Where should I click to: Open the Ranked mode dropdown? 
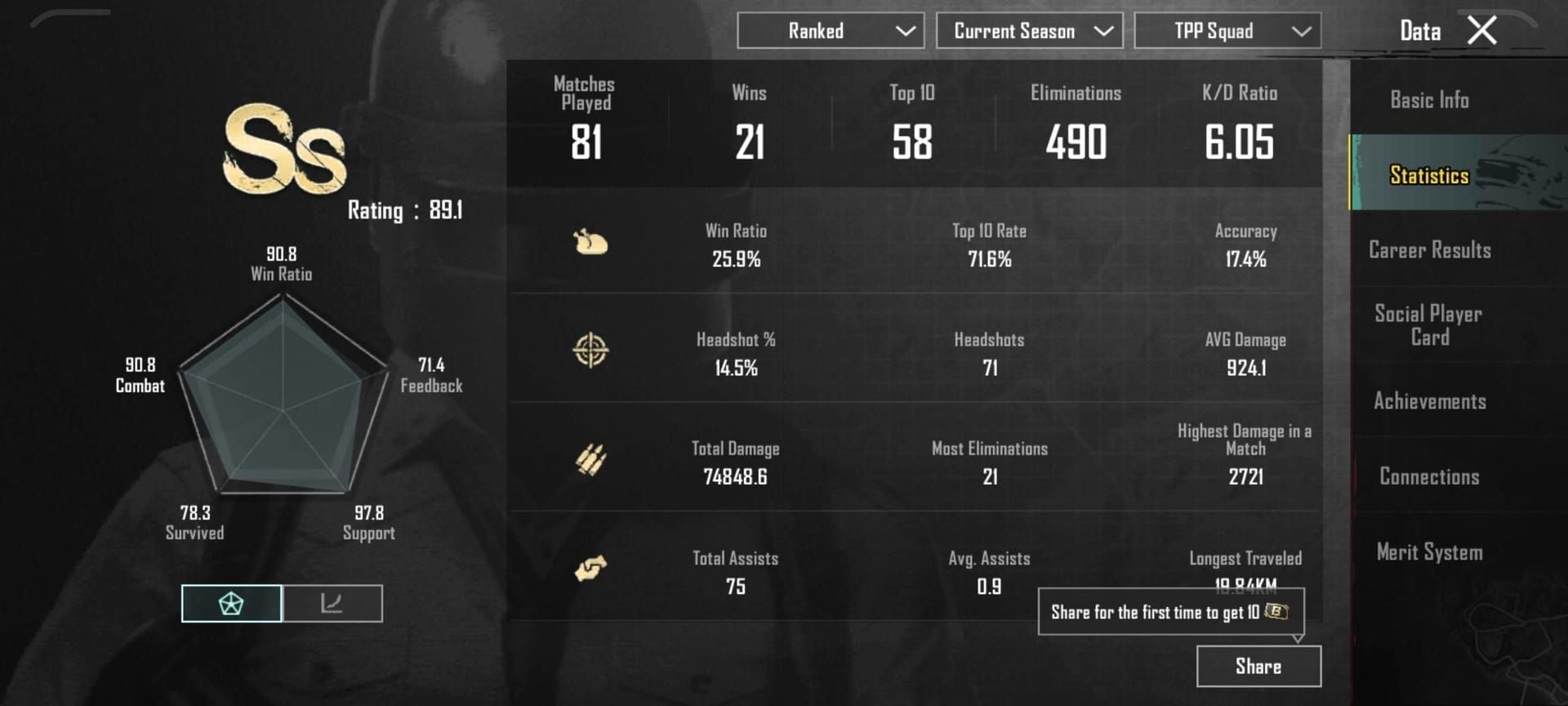pos(830,30)
